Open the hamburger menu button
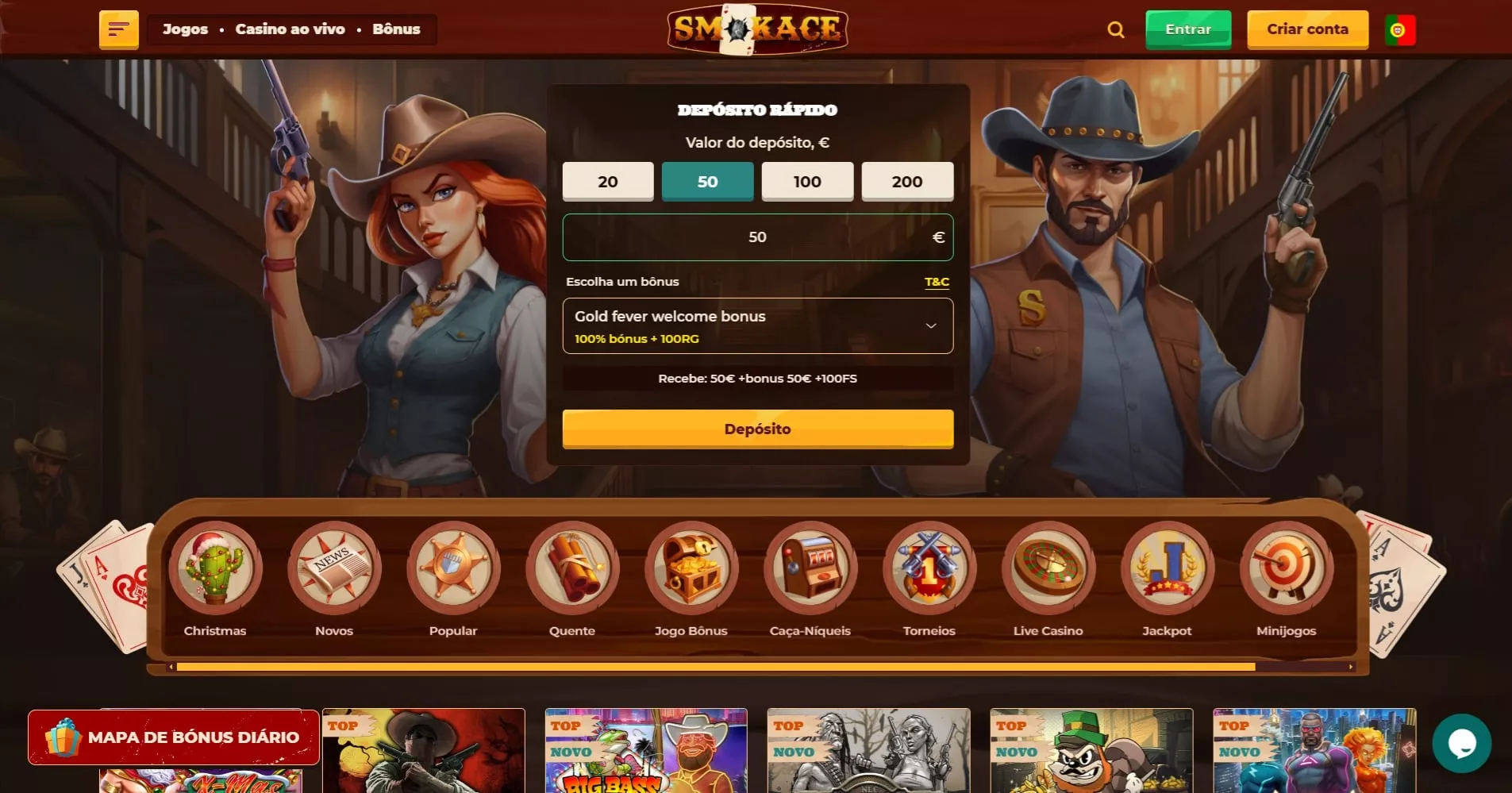 [118, 30]
